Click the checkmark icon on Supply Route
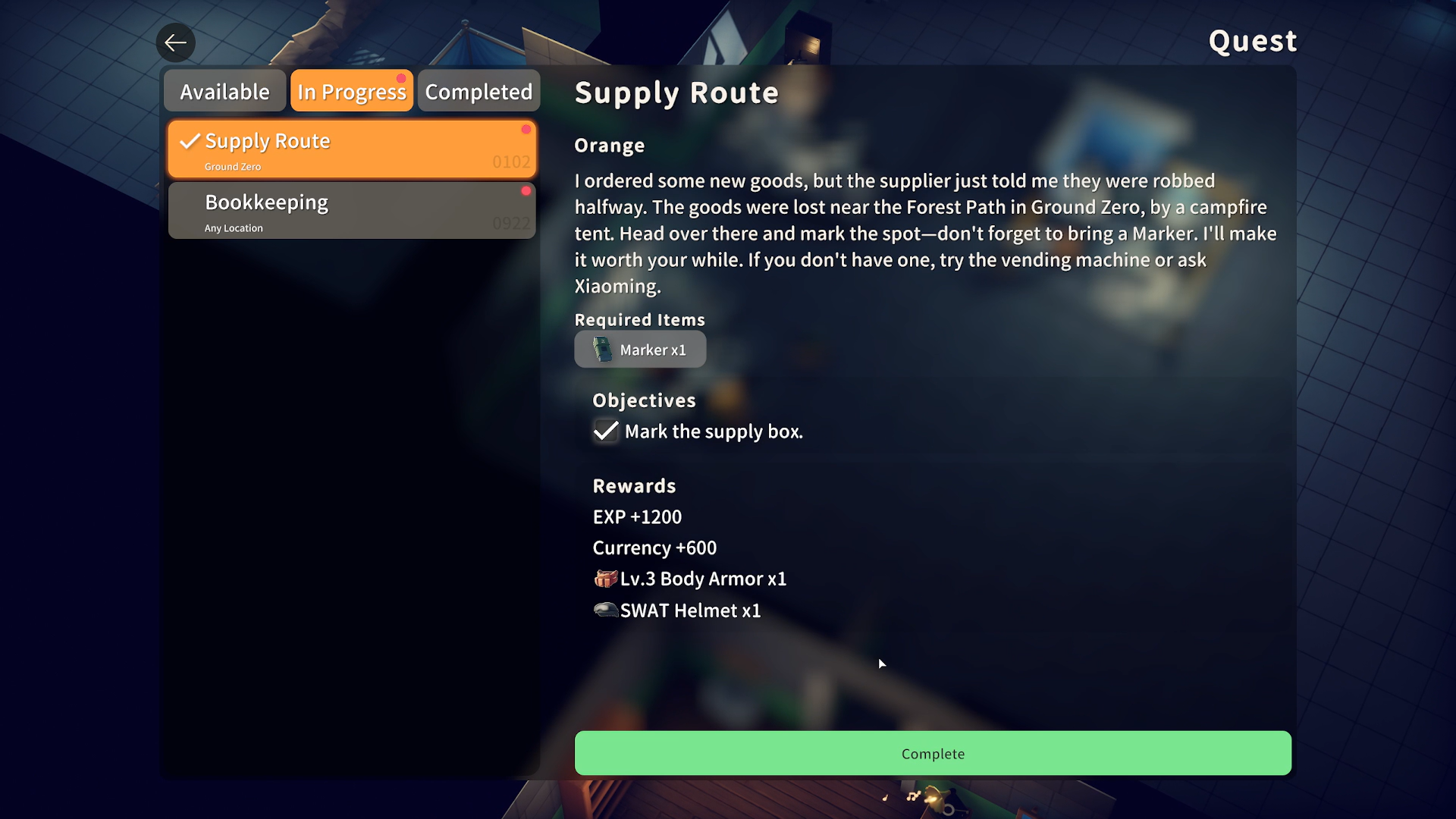 189,140
